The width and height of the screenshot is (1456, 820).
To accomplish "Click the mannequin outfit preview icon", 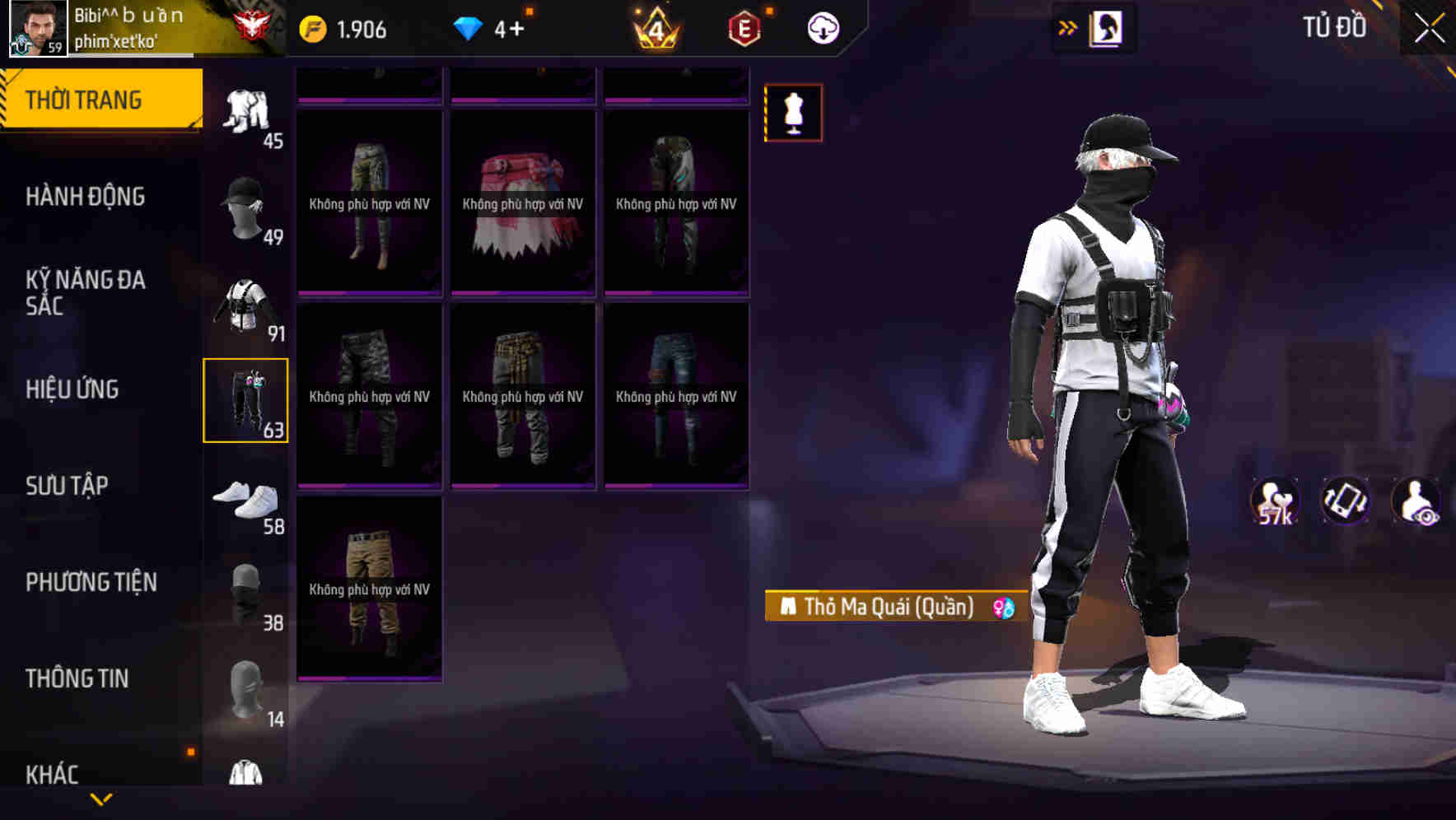I will tap(792, 113).
